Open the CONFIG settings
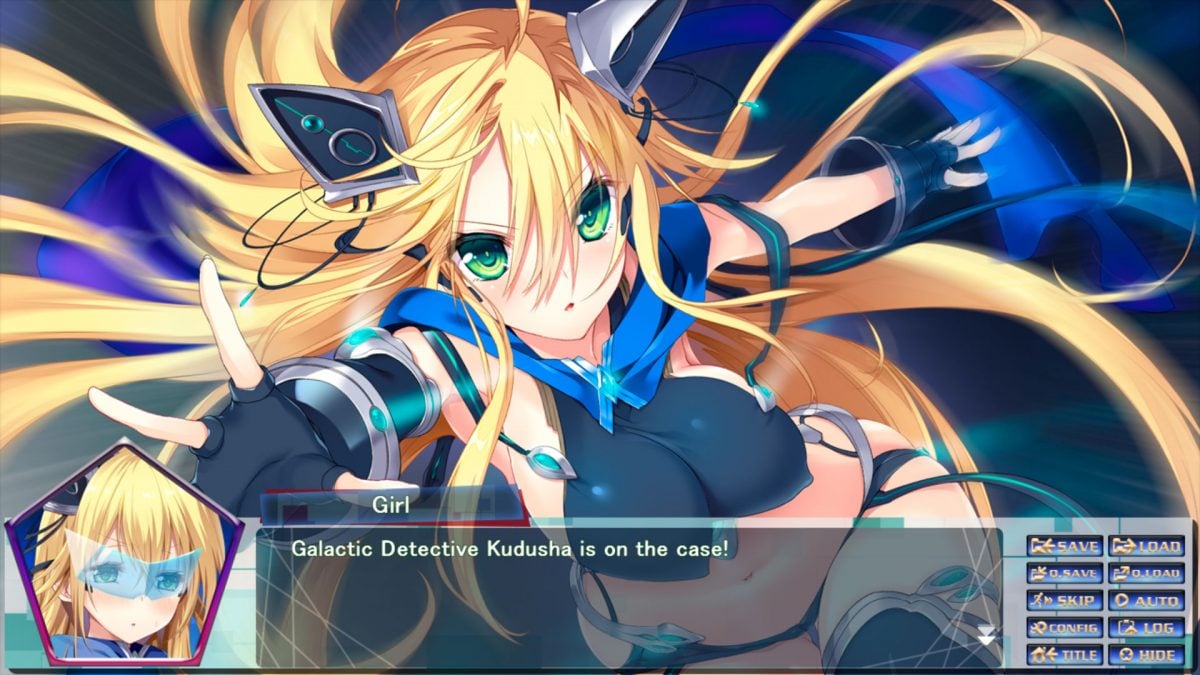 (1065, 629)
